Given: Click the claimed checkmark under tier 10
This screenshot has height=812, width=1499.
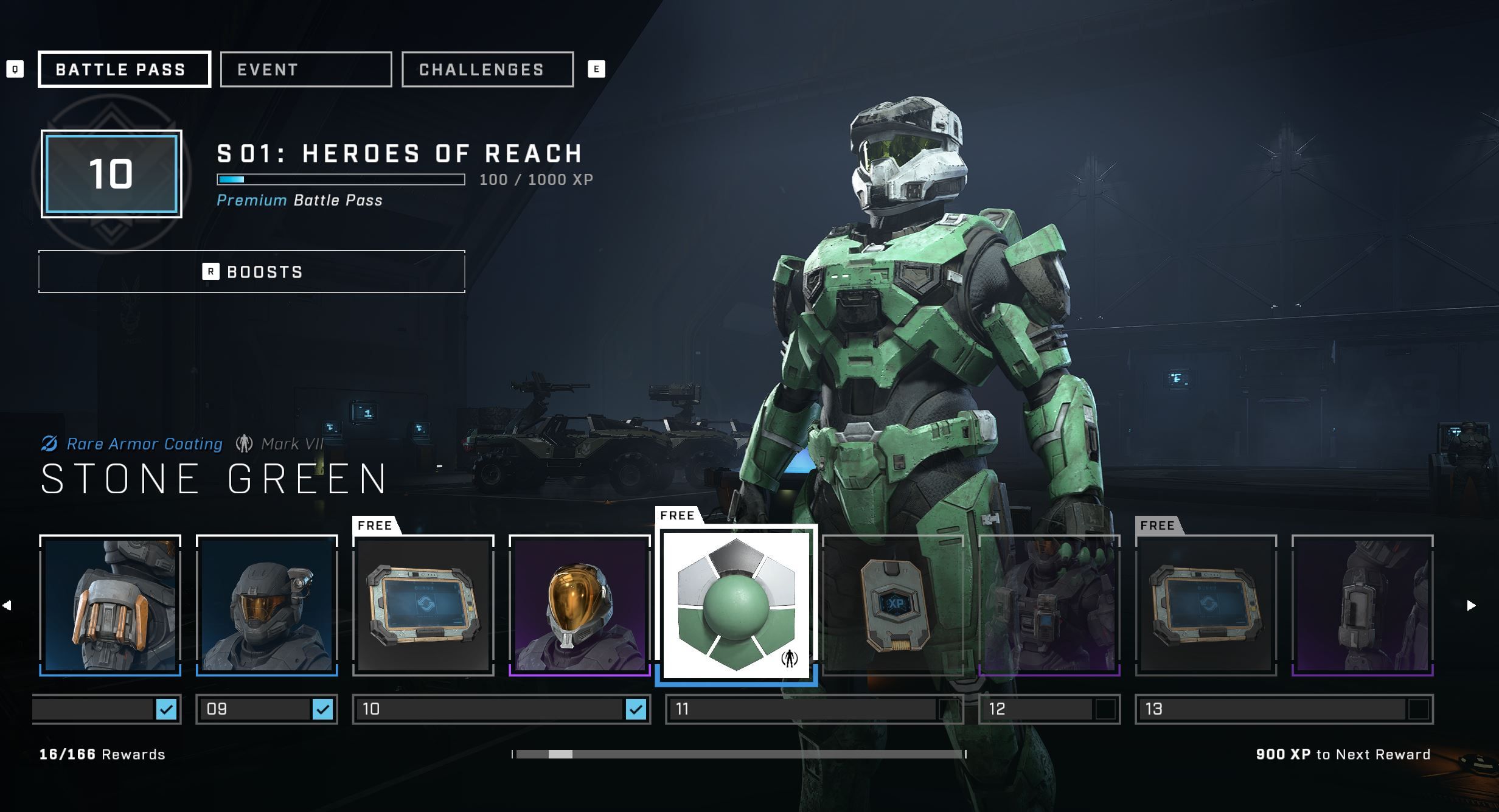Looking at the screenshot, I should click(636, 709).
